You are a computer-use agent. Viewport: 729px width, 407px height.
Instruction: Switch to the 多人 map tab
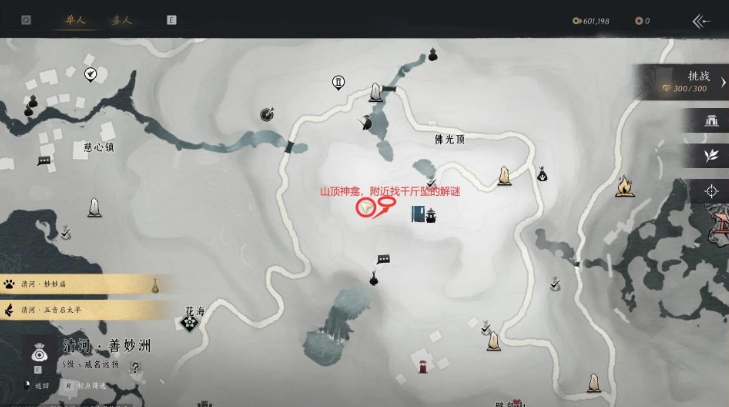(x=122, y=20)
